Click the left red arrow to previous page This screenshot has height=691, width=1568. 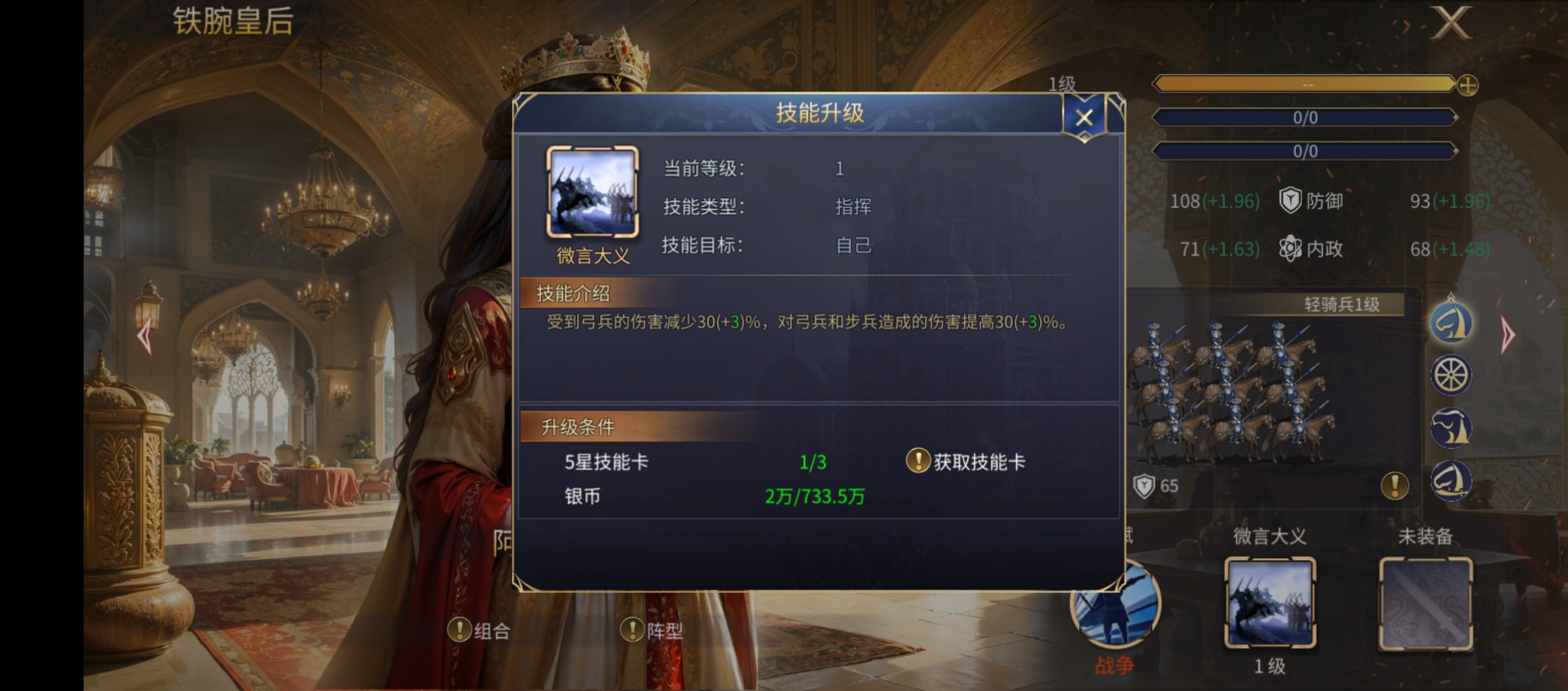144,335
